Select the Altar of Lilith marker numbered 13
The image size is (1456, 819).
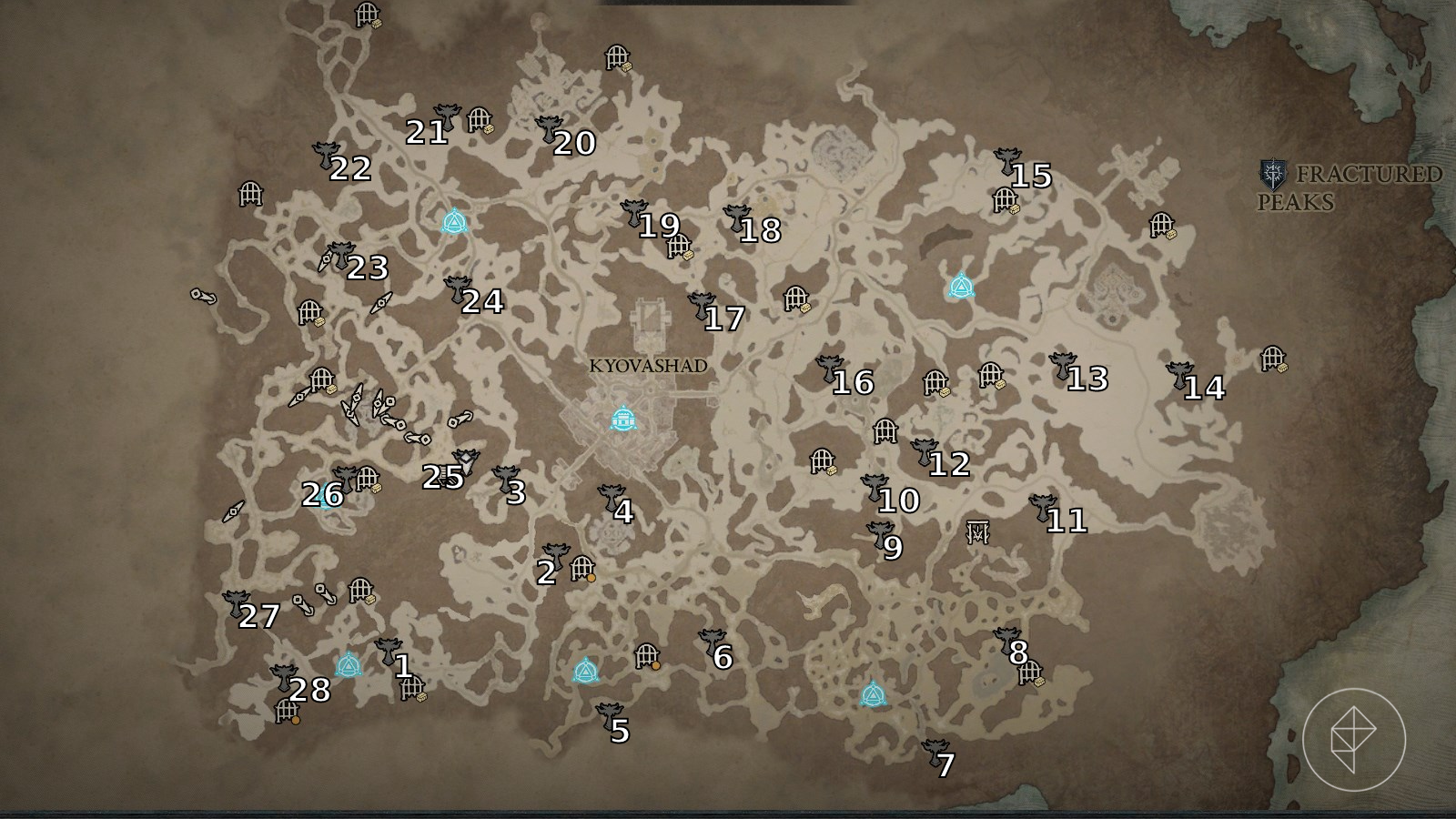pos(1062,366)
